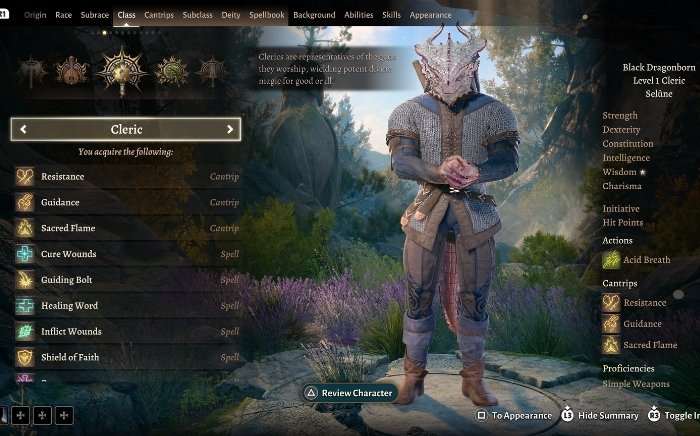The height and width of the screenshot is (436, 700).
Task: Choose the Sacred Flame cantrip row
Action: click(x=126, y=228)
